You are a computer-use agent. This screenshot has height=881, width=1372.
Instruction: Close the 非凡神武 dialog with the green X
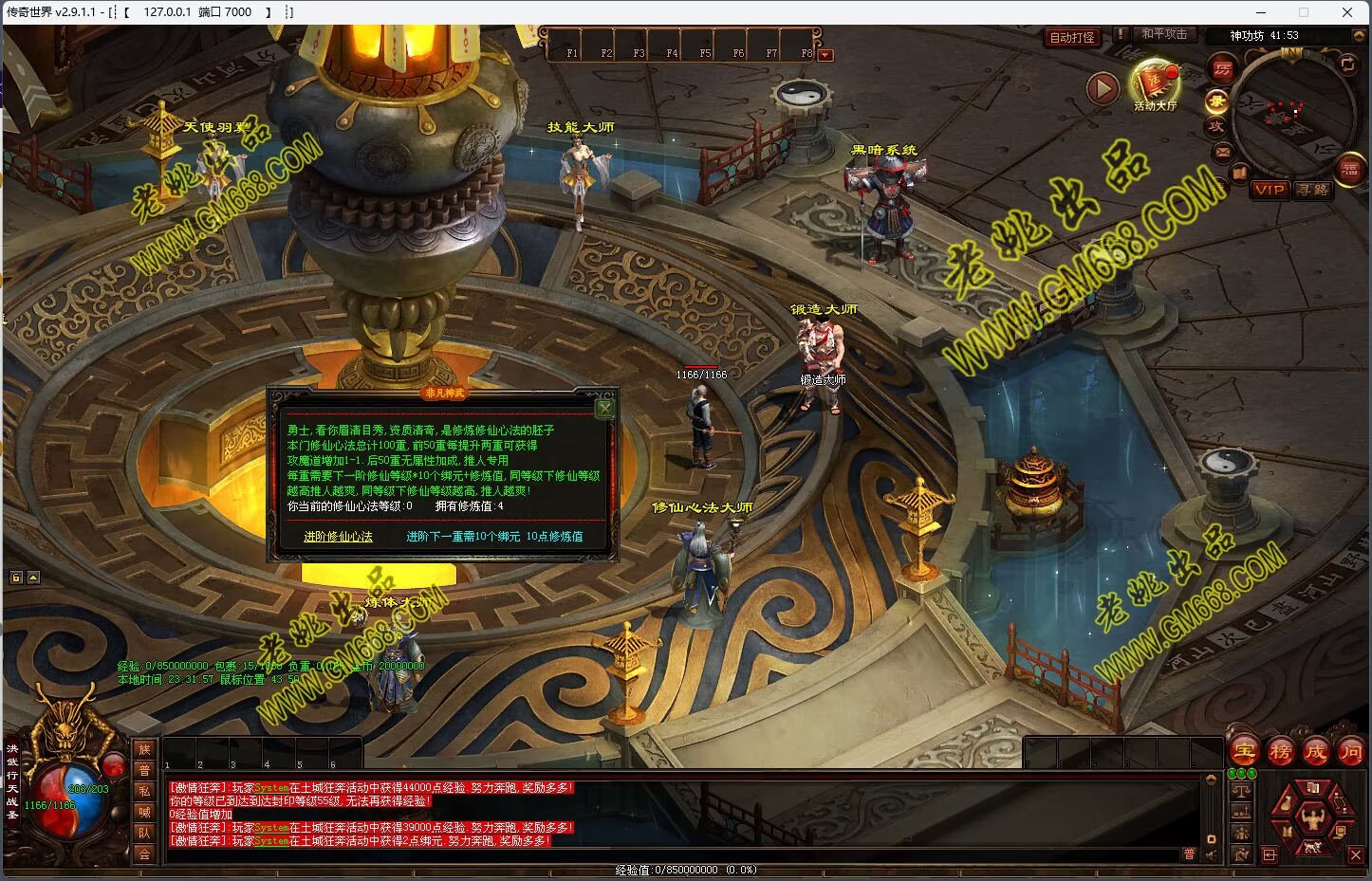point(604,409)
